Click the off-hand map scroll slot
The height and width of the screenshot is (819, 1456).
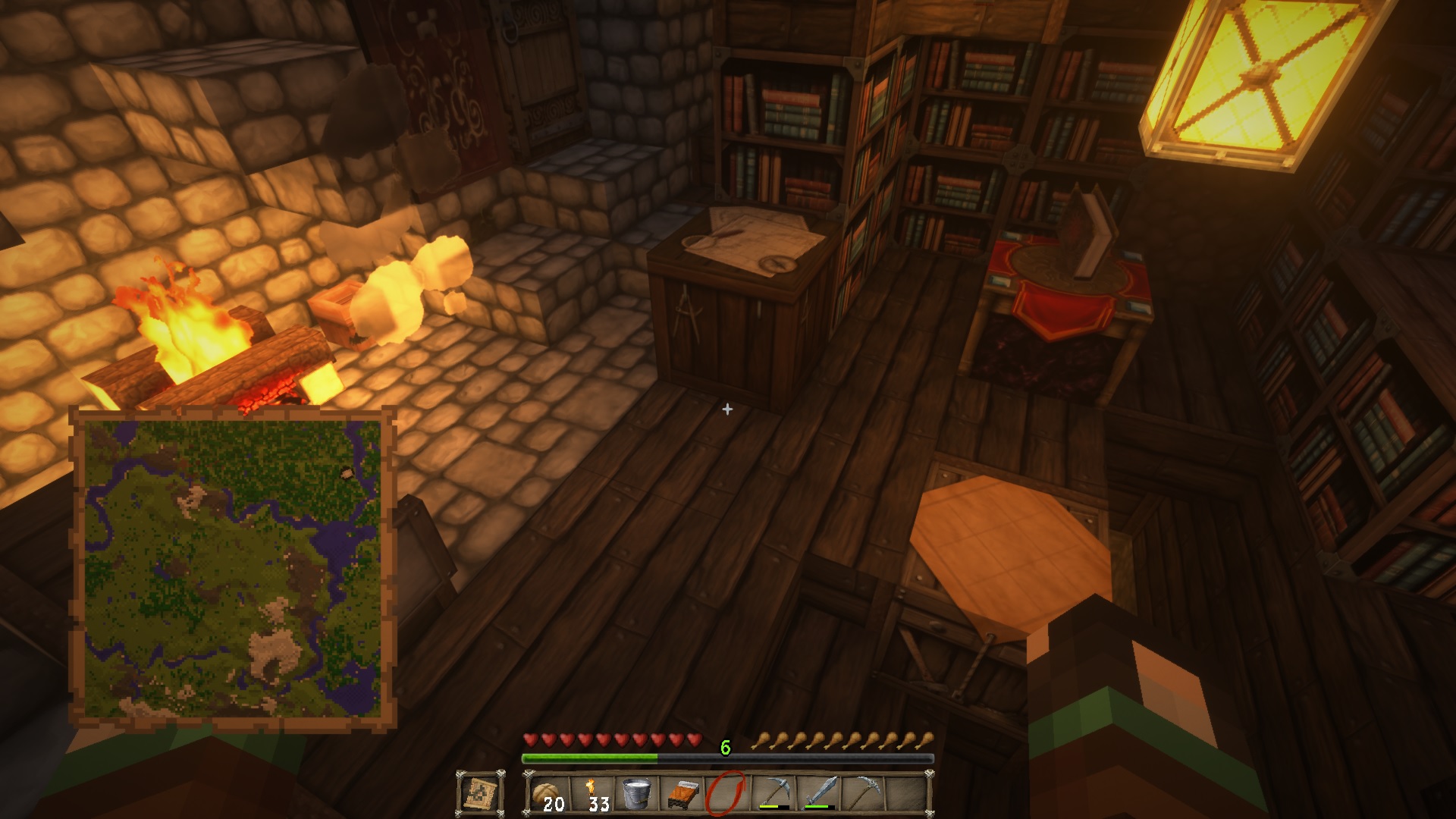point(480,794)
